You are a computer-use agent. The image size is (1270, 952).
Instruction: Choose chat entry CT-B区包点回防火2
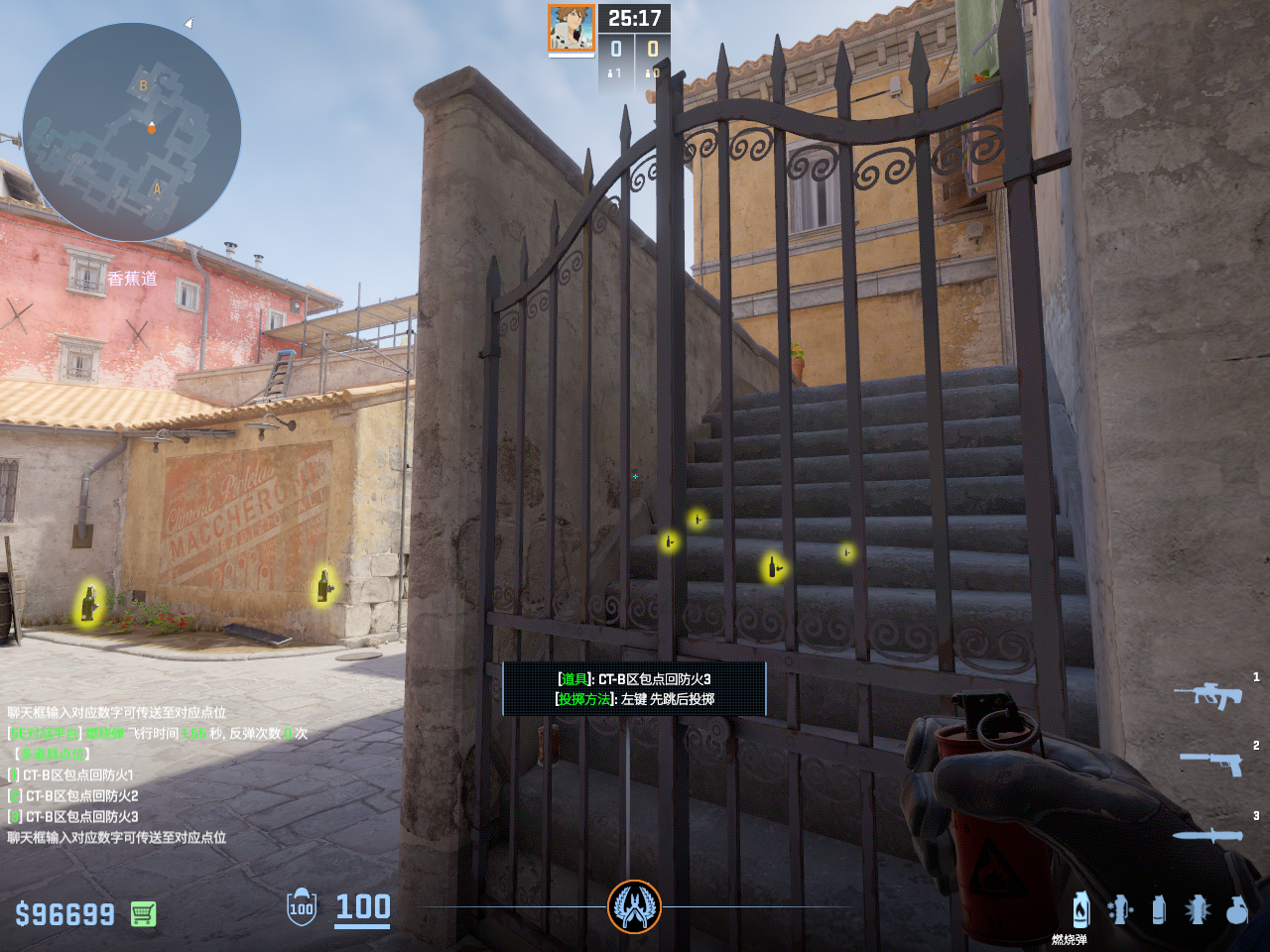(x=80, y=795)
